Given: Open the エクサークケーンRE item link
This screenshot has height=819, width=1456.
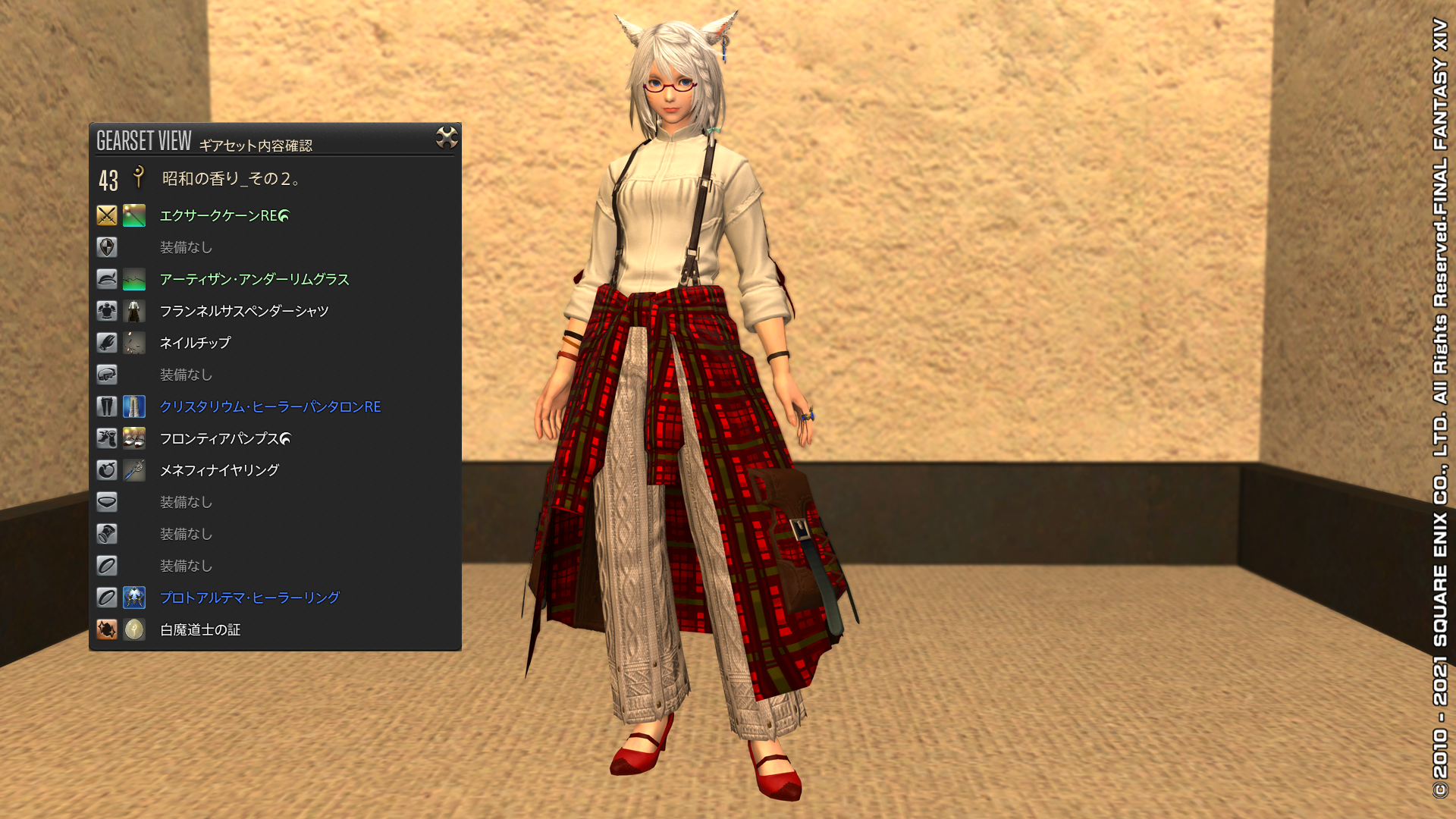Looking at the screenshot, I should (220, 216).
